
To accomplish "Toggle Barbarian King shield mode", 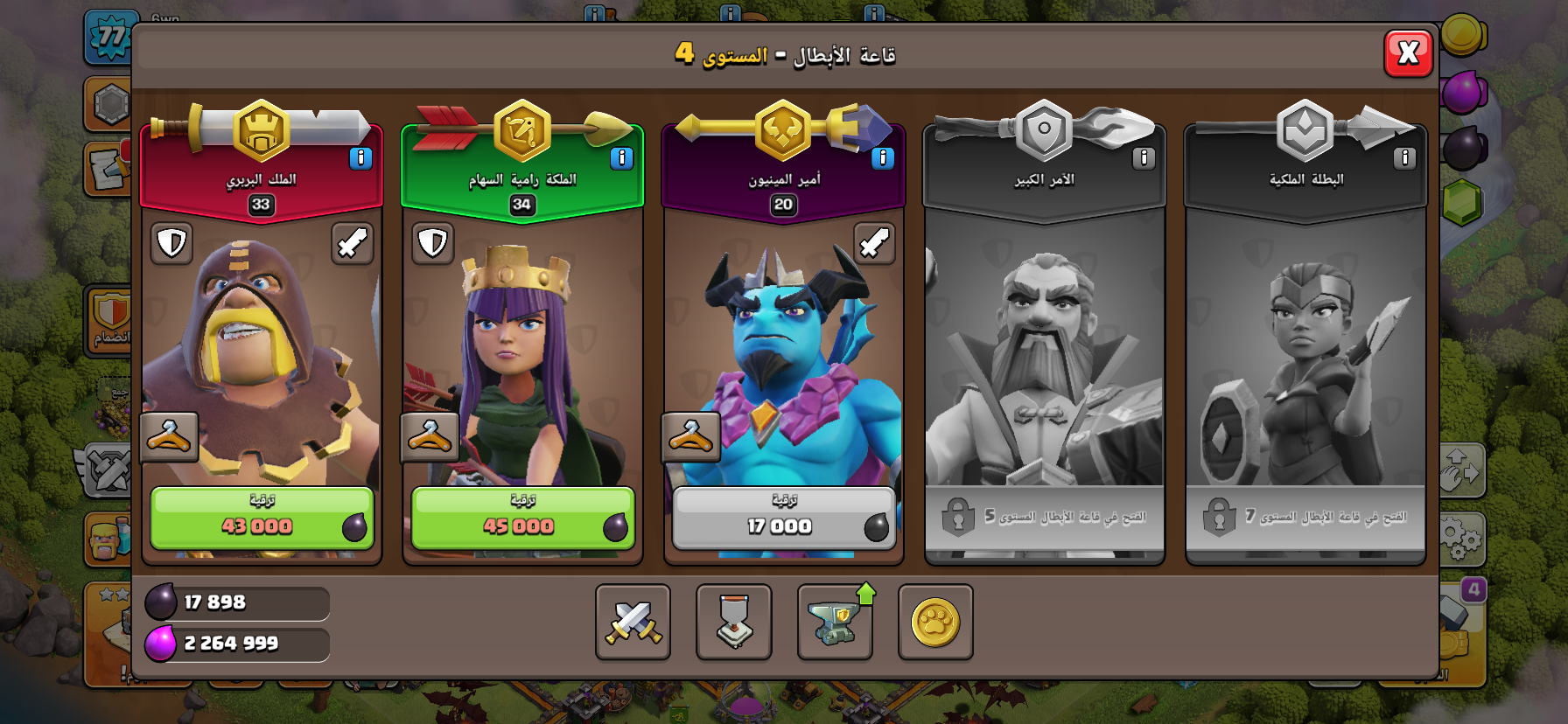I will click(171, 243).
